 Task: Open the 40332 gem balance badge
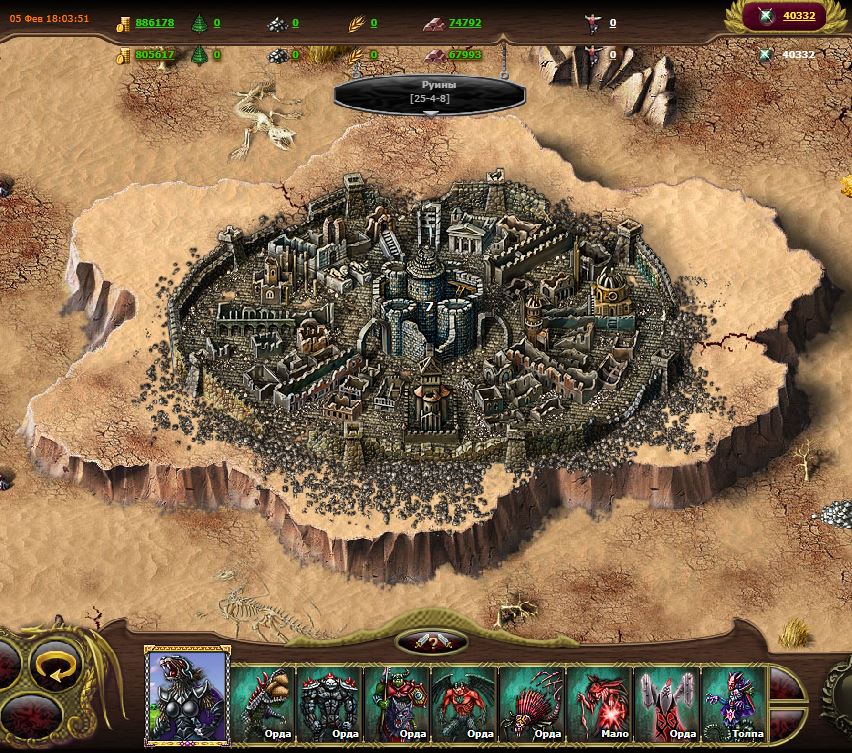coord(786,16)
